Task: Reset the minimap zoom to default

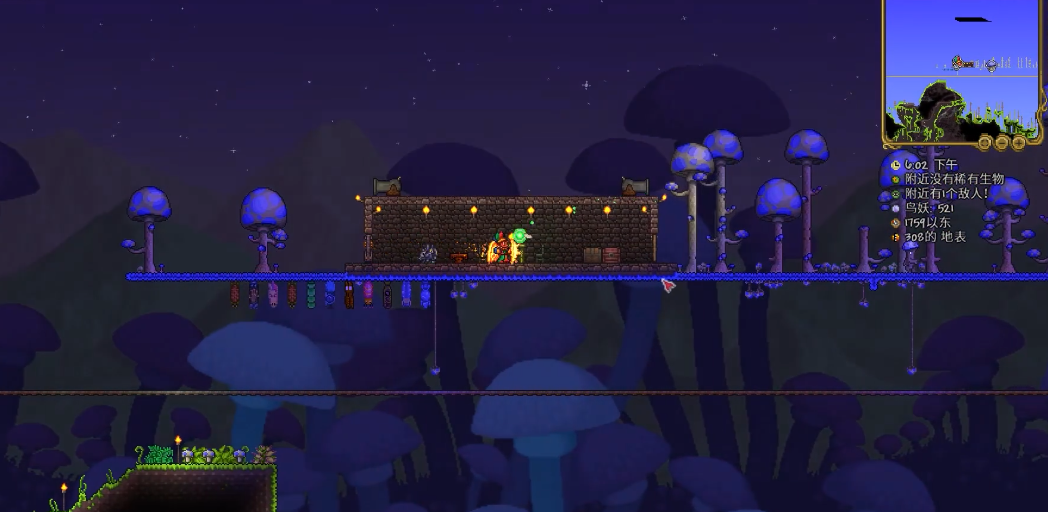Action: tap(984, 142)
